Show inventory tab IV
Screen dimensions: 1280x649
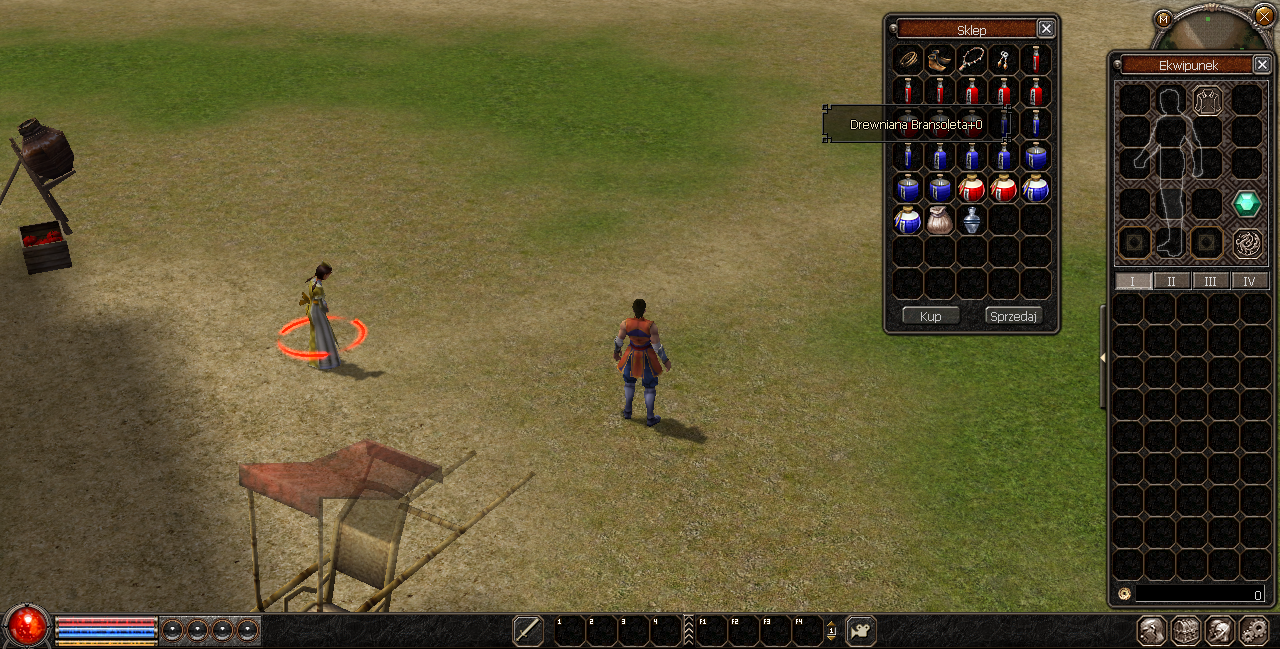[x=1249, y=281]
